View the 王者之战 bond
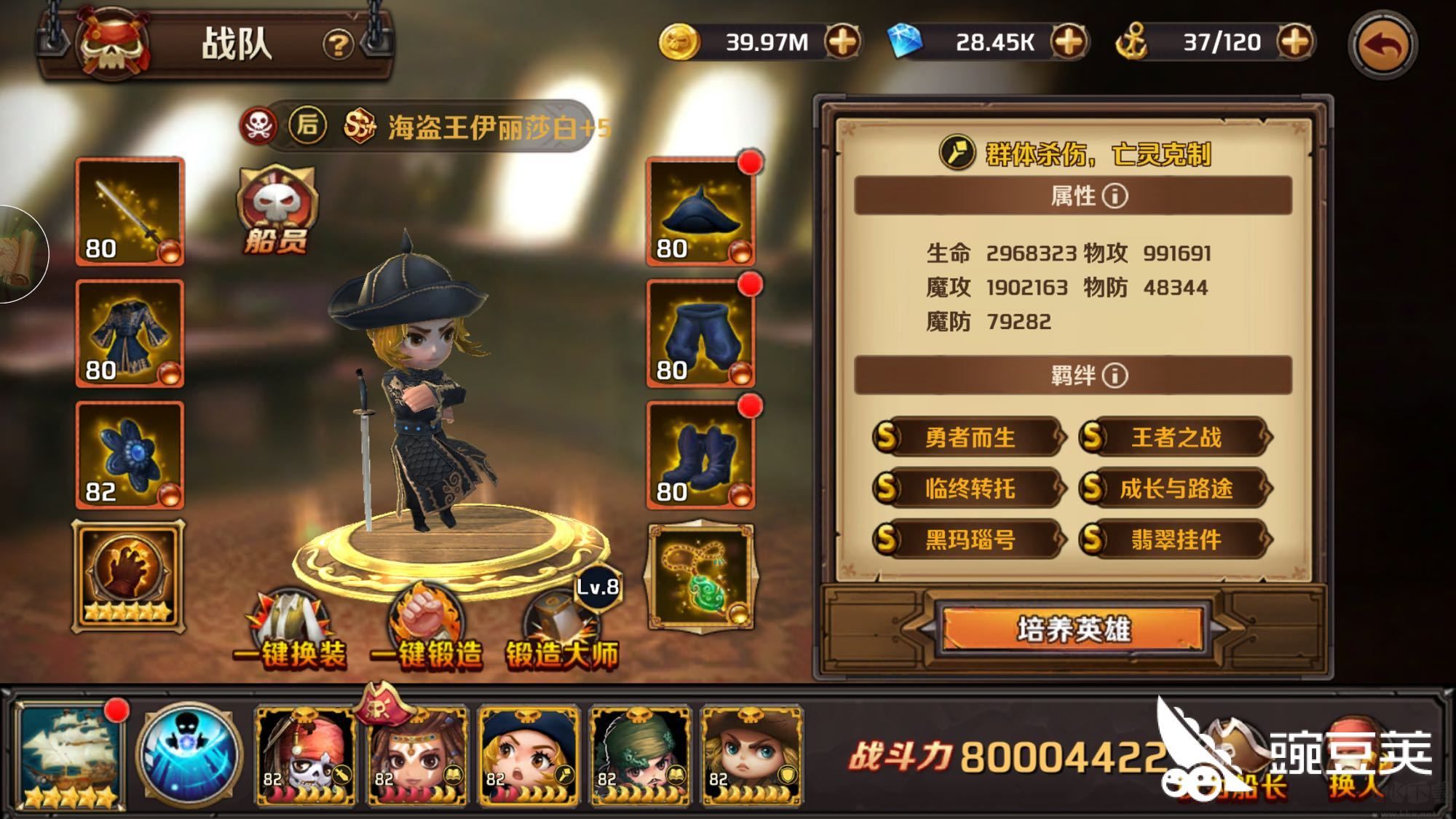 point(1175,438)
